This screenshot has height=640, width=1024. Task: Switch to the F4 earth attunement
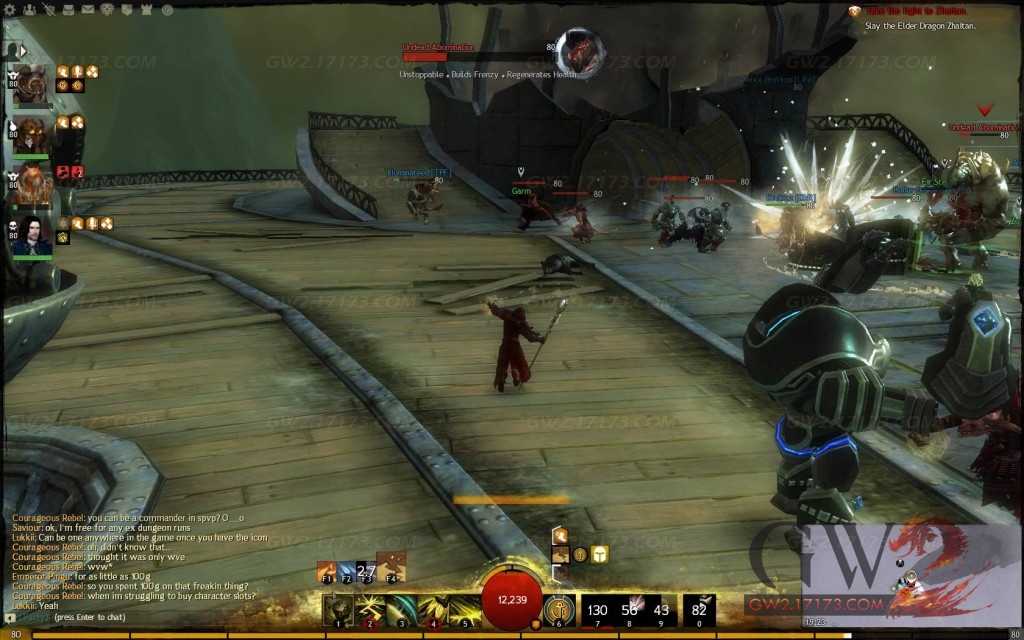[x=390, y=568]
